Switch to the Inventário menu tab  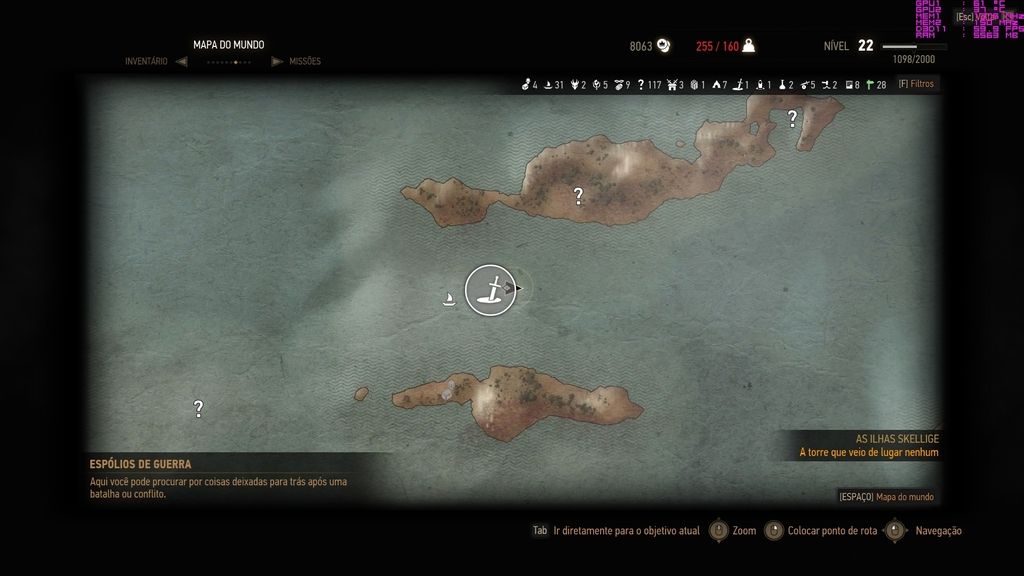point(146,61)
